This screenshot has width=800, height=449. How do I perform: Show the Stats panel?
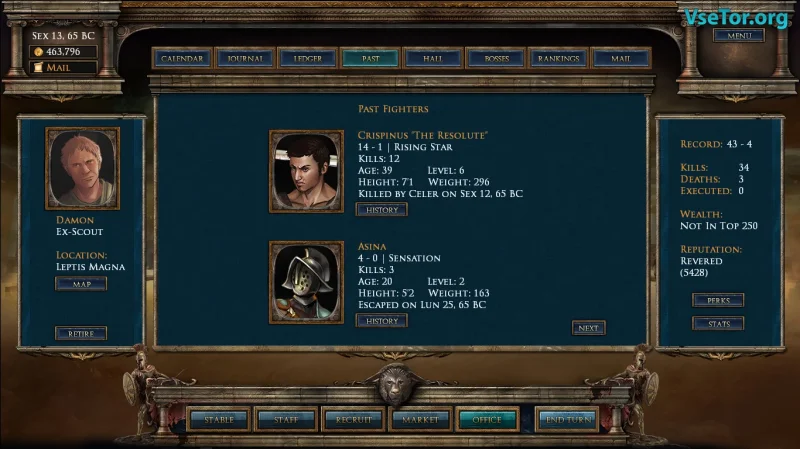tap(718, 324)
